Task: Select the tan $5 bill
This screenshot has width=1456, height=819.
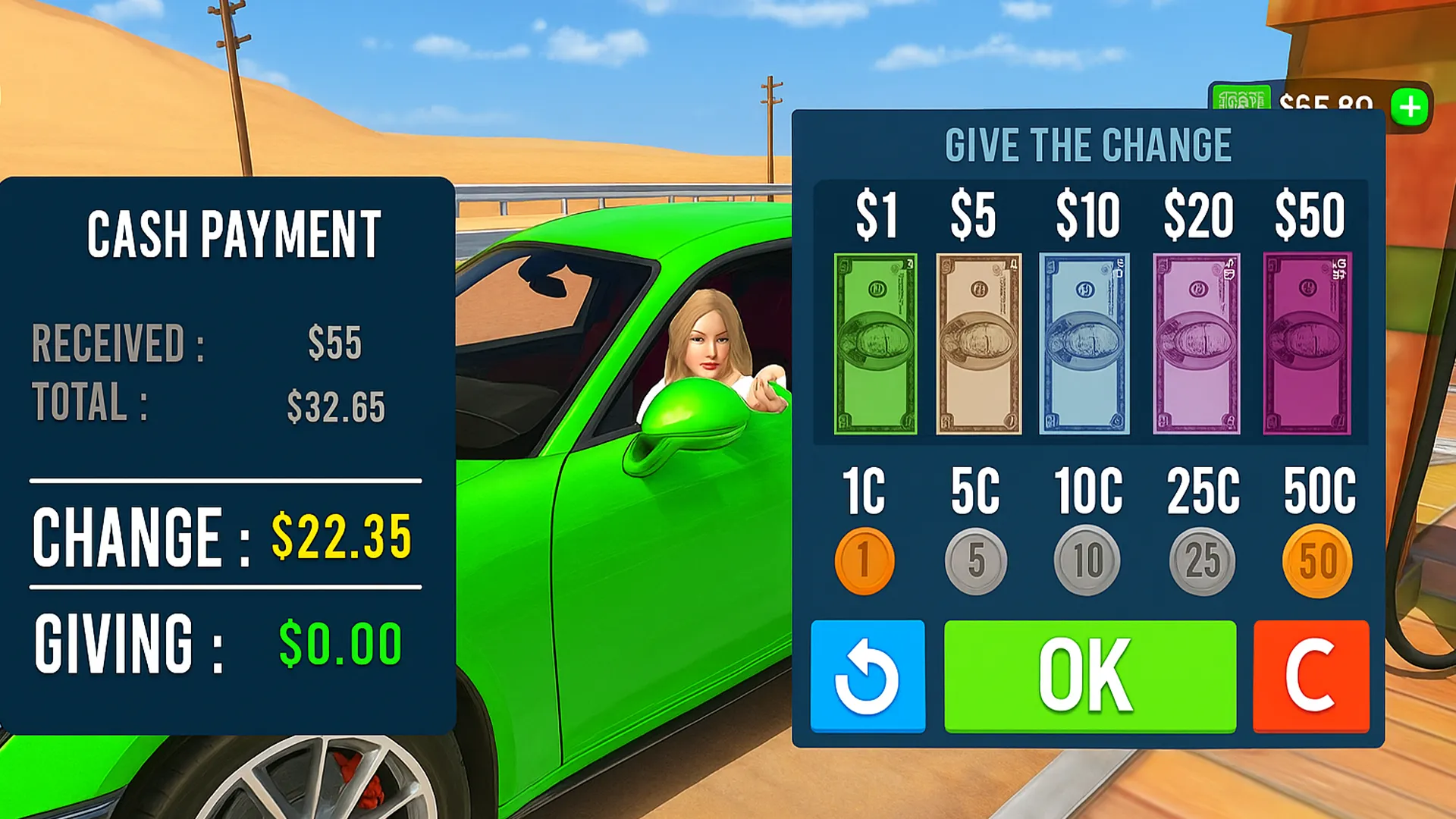Action: click(x=978, y=344)
